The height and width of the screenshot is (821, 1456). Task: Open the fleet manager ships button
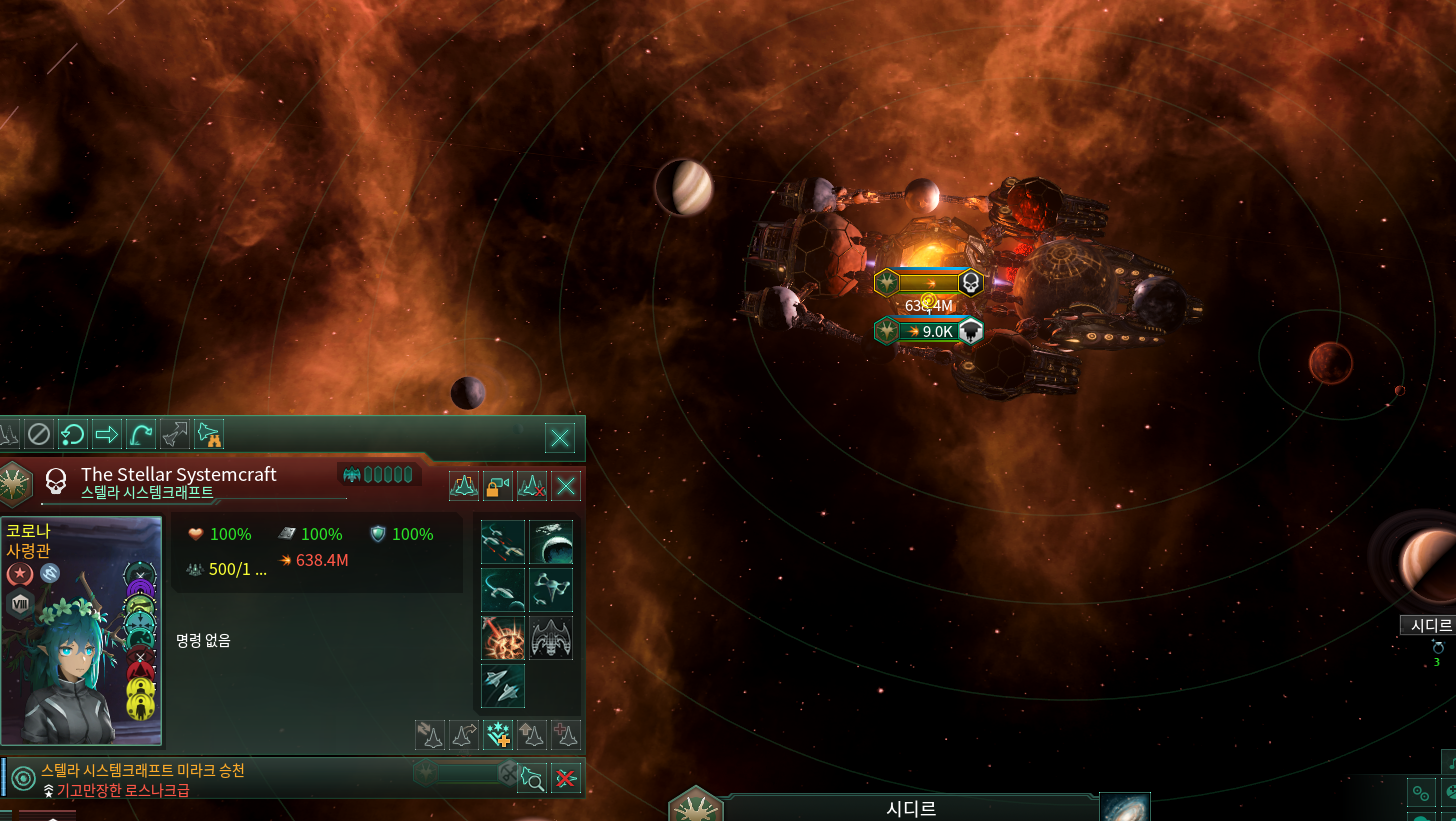pyautogui.click(x=464, y=486)
